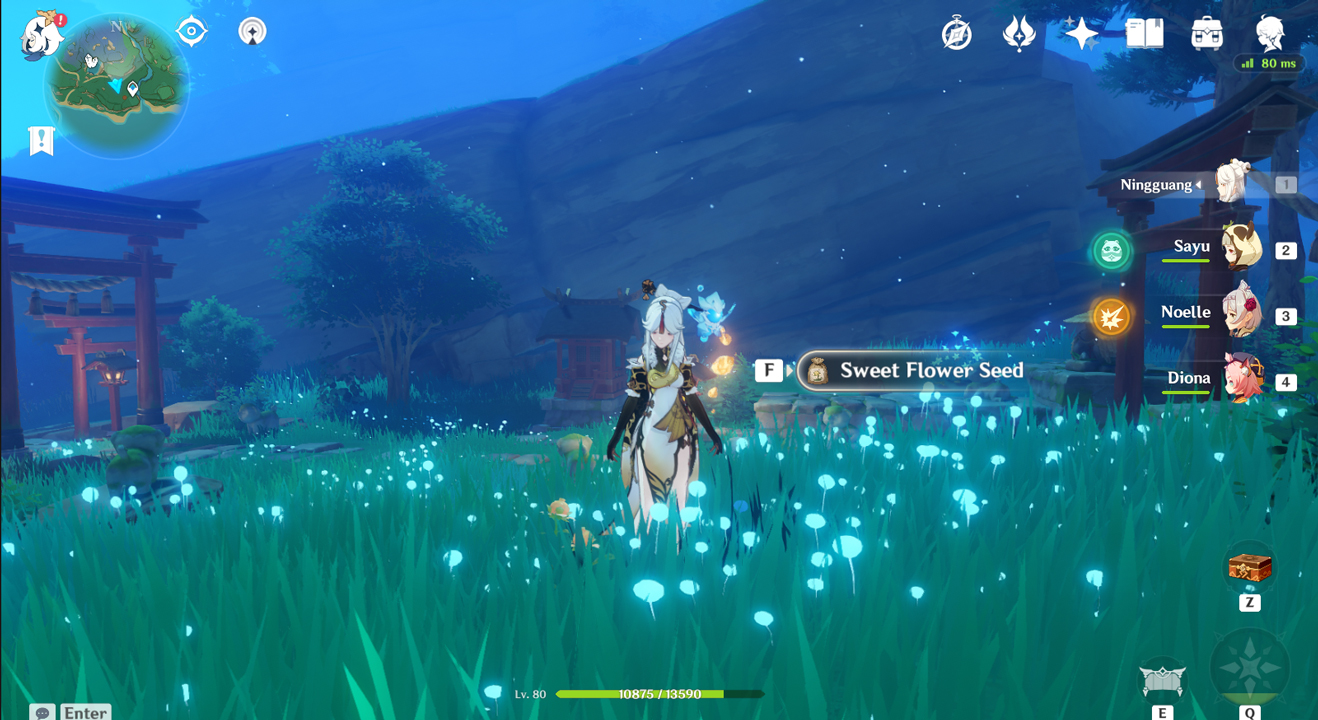The height and width of the screenshot is (720, 1318).
Task: Switch to party member Sayu
Action: [1240, 249]
